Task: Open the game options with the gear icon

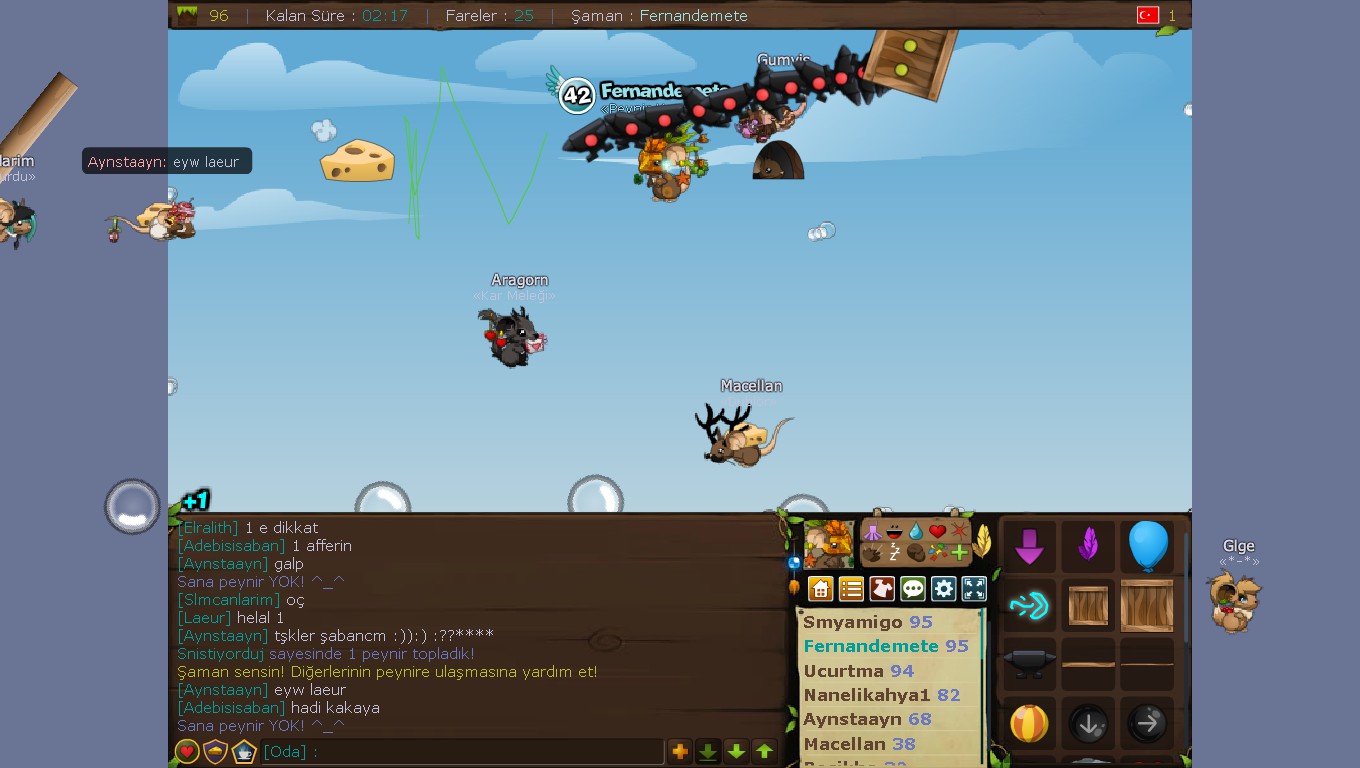Action: [943, 588]
